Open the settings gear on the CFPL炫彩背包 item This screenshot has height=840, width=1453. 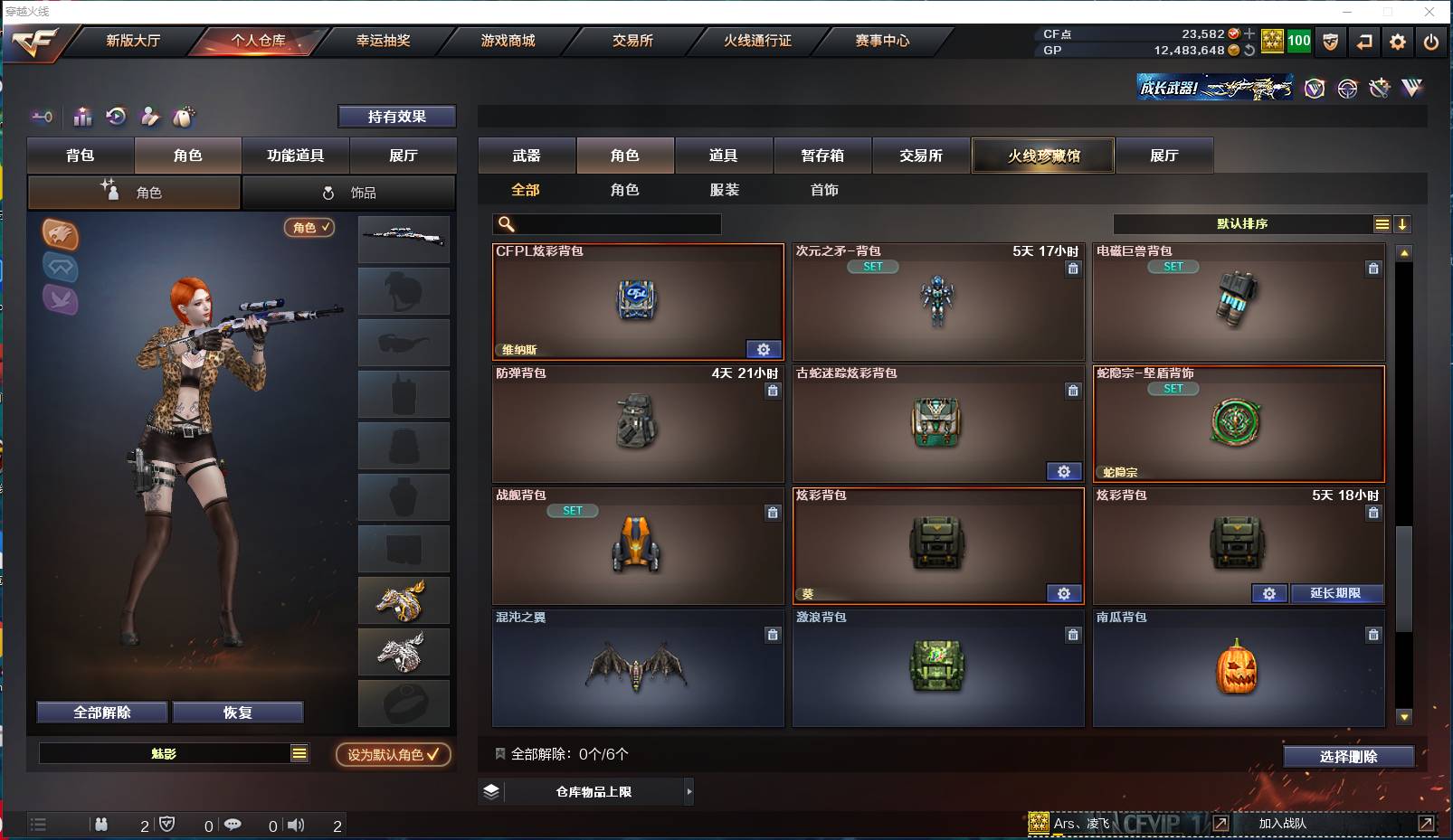764,349
